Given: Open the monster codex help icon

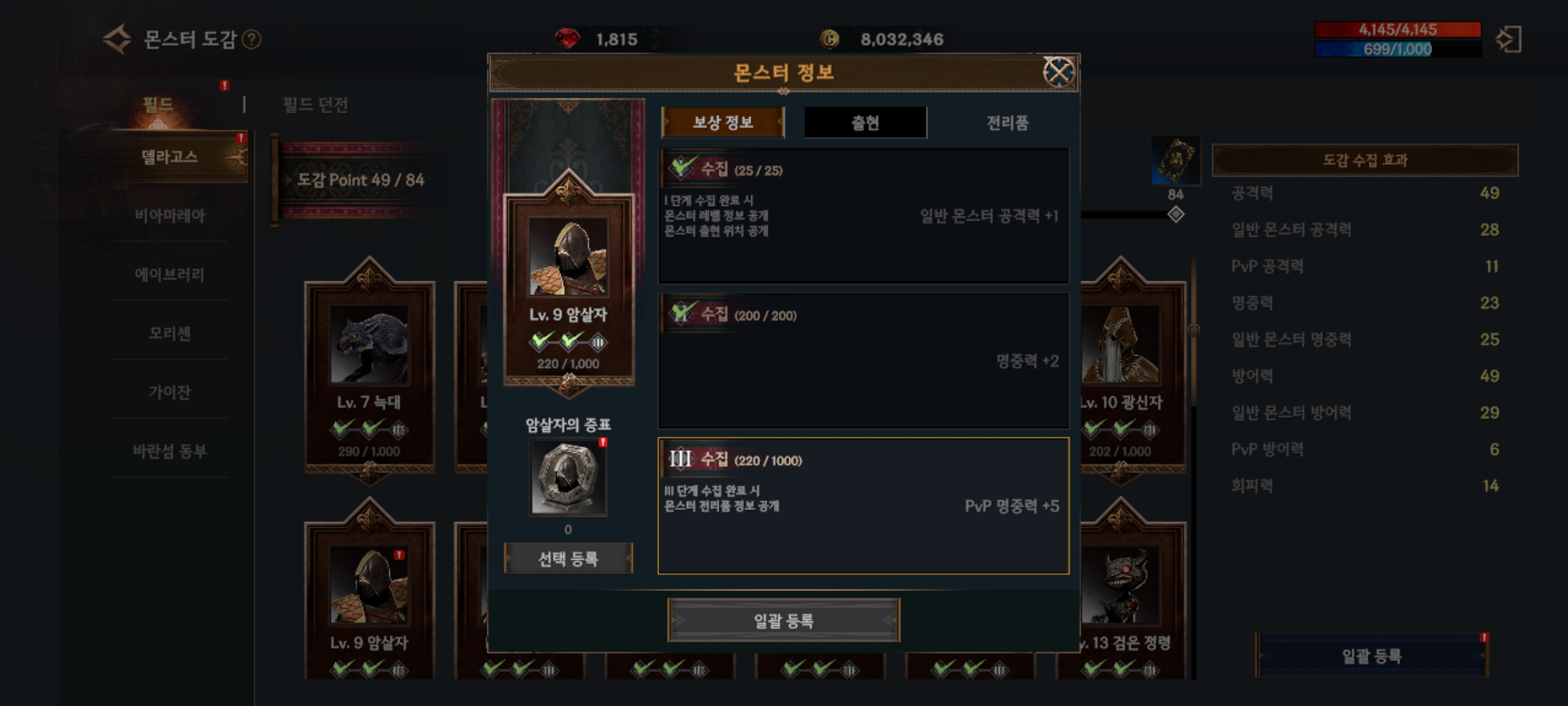Looking at the screenshot, I should 252,40.
